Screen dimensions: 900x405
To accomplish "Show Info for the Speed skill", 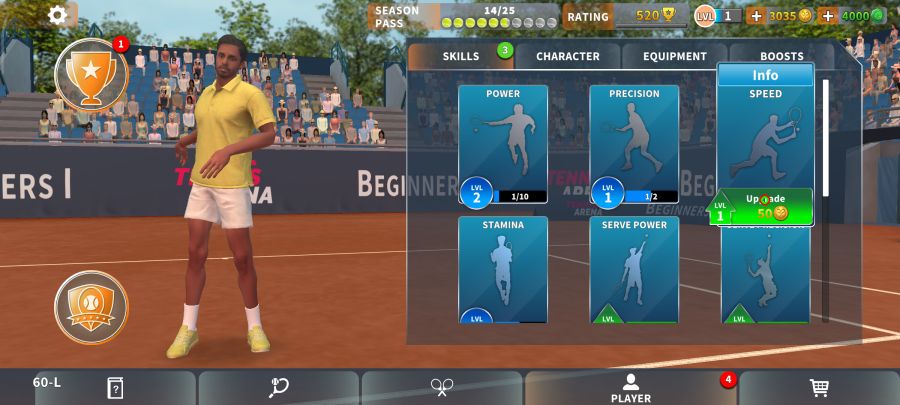I will click(765, 75).
